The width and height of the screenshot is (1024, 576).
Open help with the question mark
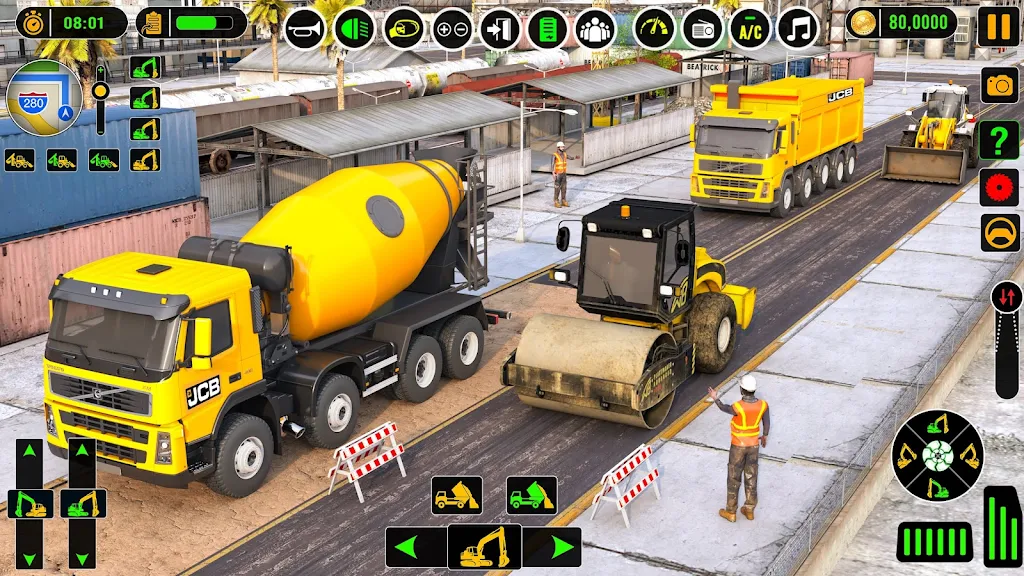(x=999, y=138)
